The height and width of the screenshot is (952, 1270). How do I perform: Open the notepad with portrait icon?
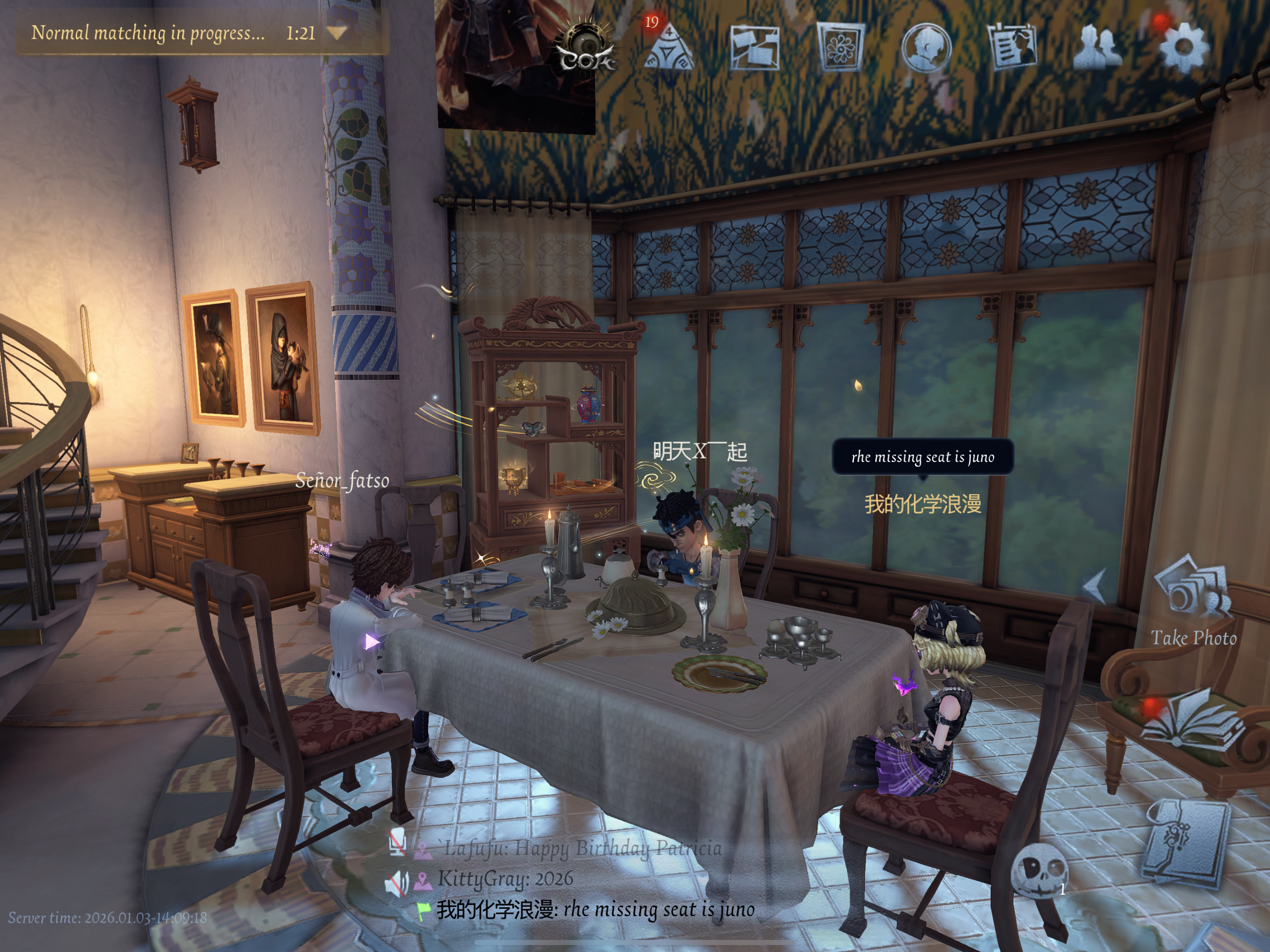coord(1012,48)
